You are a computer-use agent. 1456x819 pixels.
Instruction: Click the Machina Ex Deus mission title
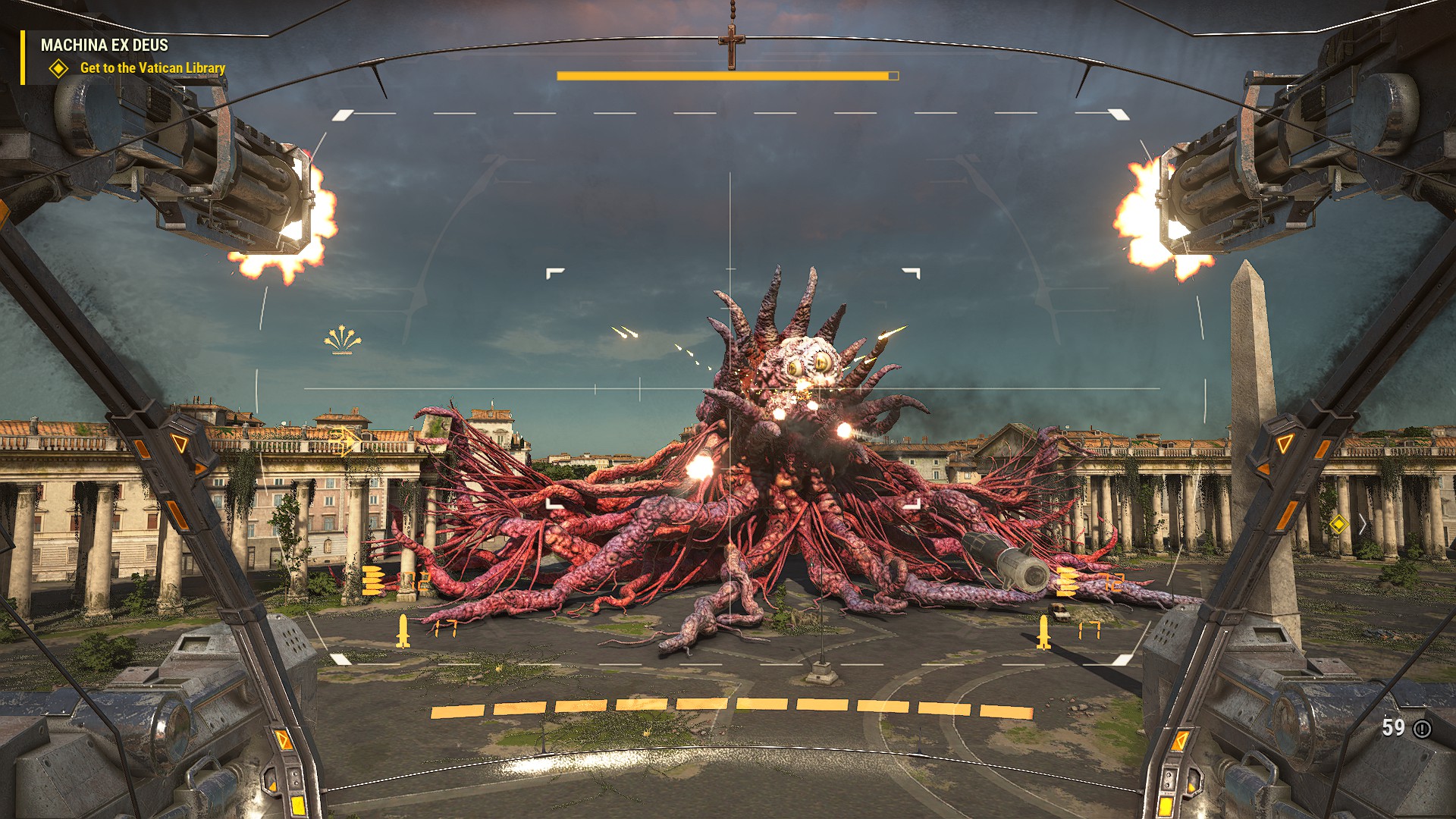coord(105,45)
